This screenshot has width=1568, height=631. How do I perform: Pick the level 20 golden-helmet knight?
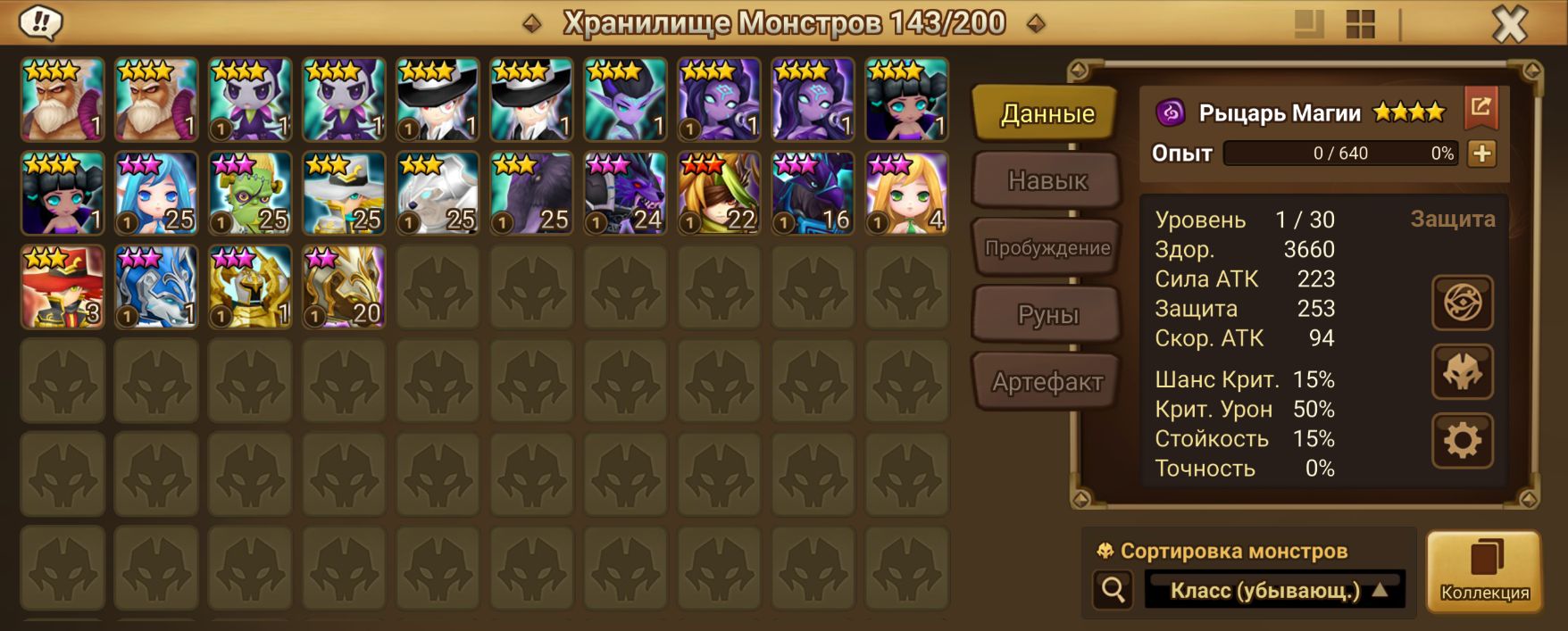(x=344, y=286)
